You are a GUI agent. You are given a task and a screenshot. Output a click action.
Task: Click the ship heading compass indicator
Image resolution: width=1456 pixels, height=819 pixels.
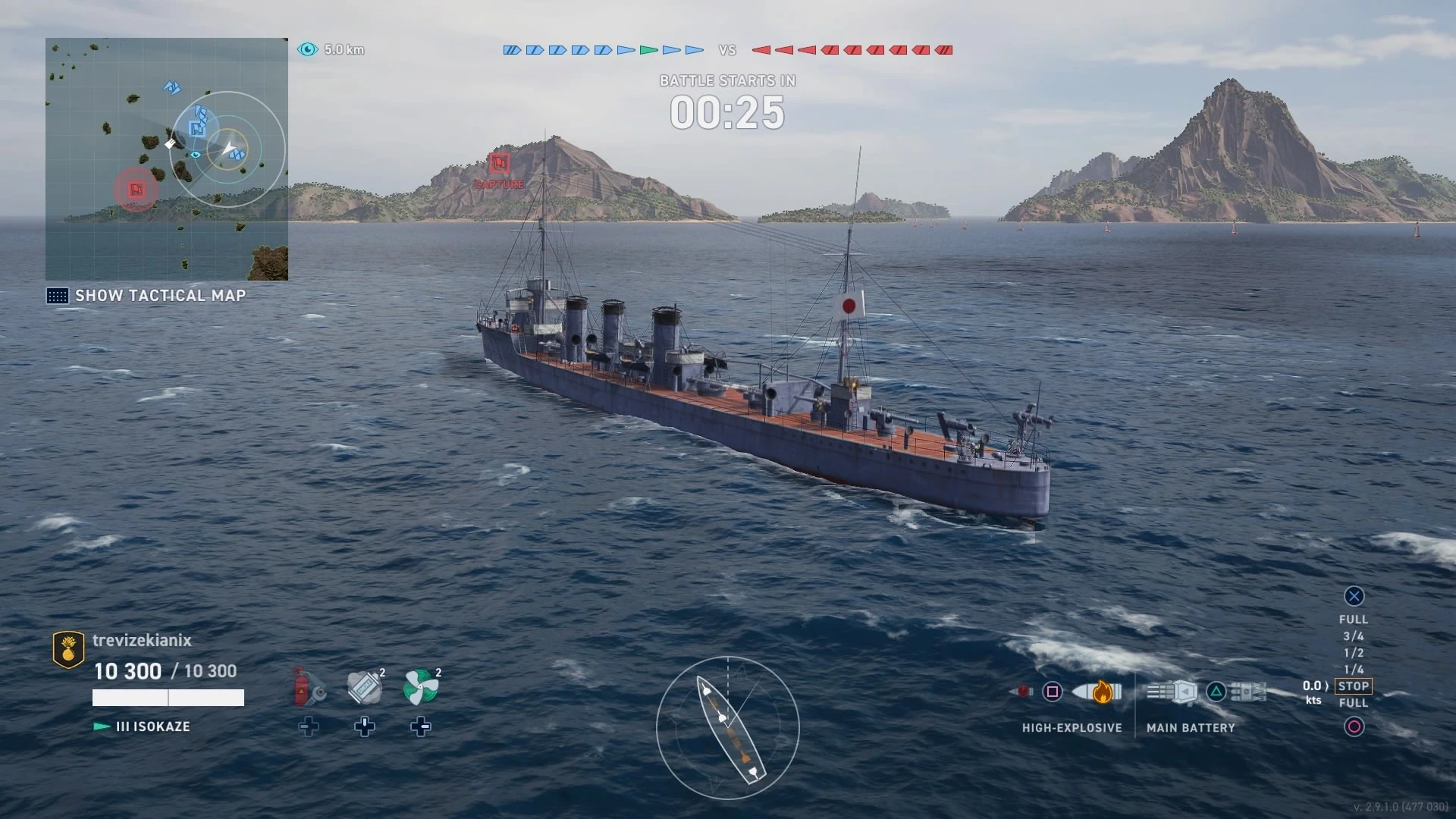tap(728, 728)
